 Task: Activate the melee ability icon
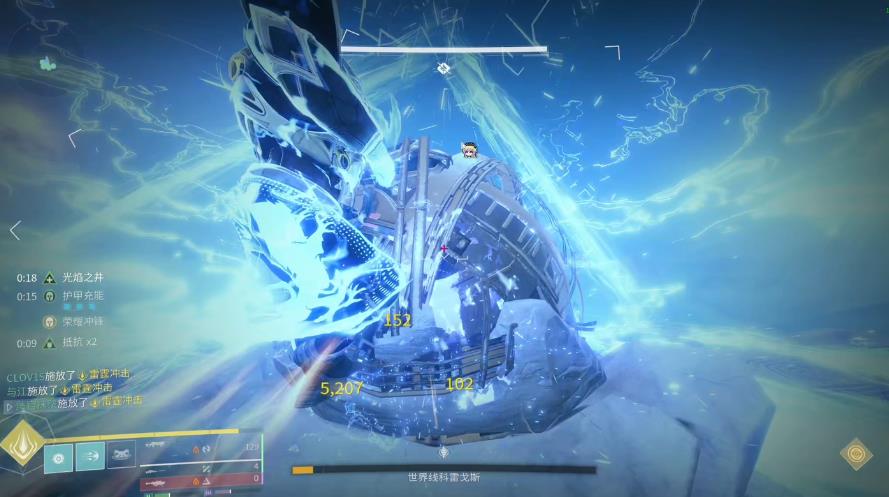[x=90, y=458]
